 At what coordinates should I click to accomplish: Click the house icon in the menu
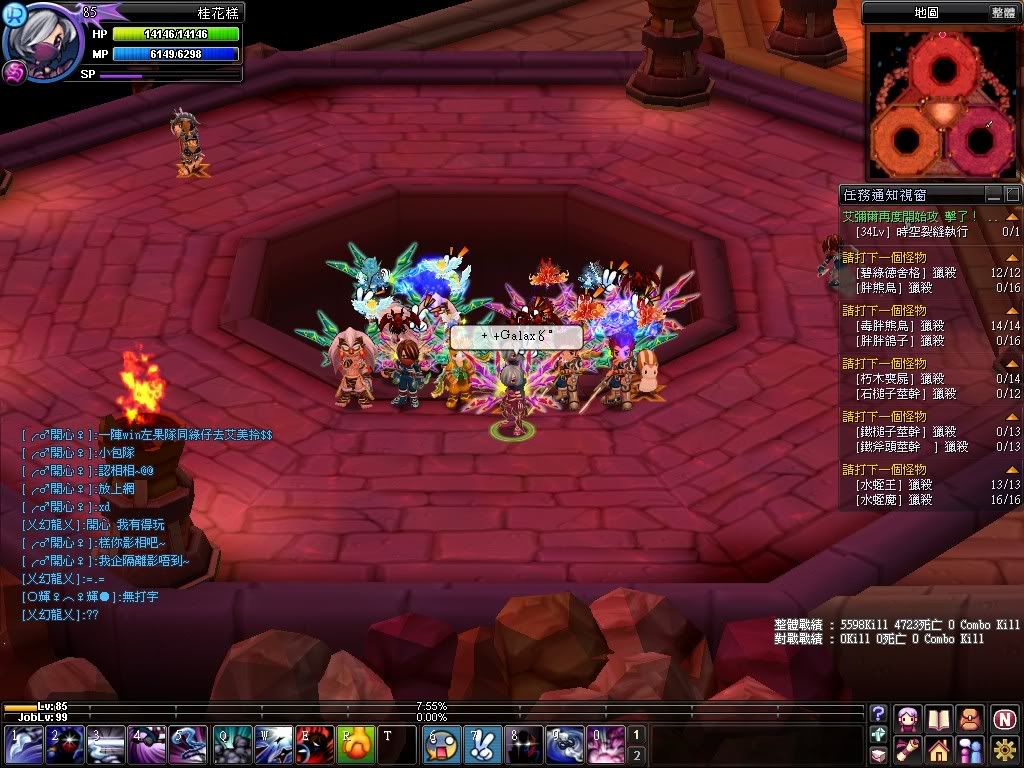click(x=938, y=749)
